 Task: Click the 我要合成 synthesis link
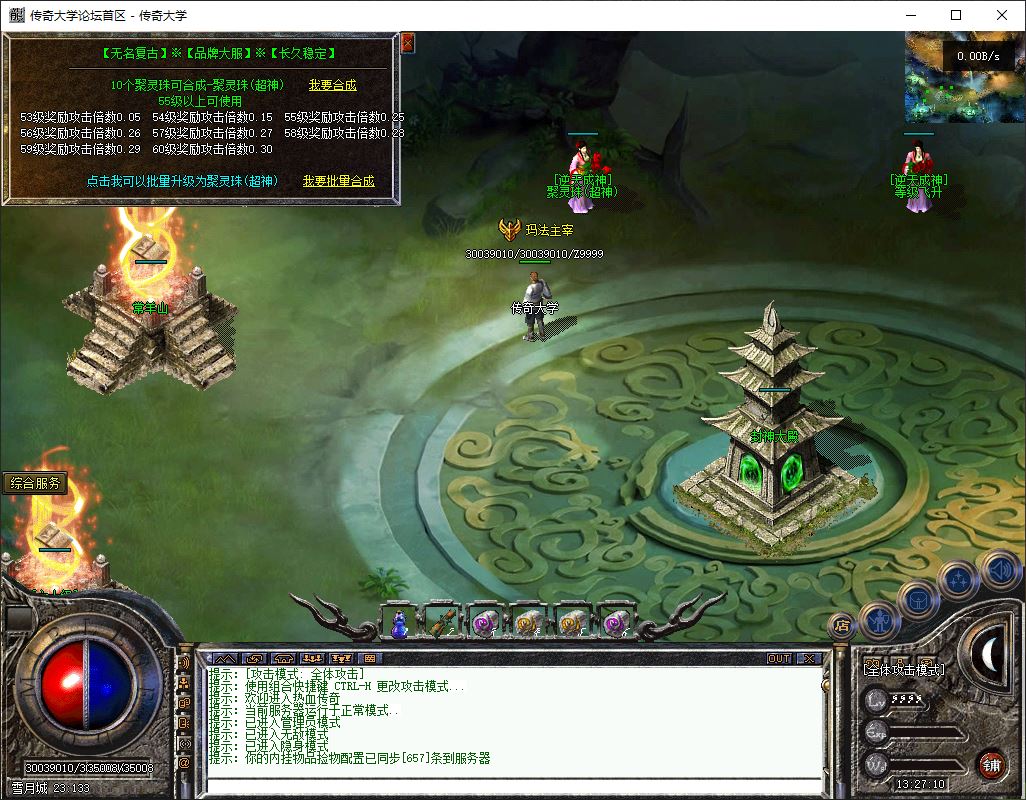332,86
